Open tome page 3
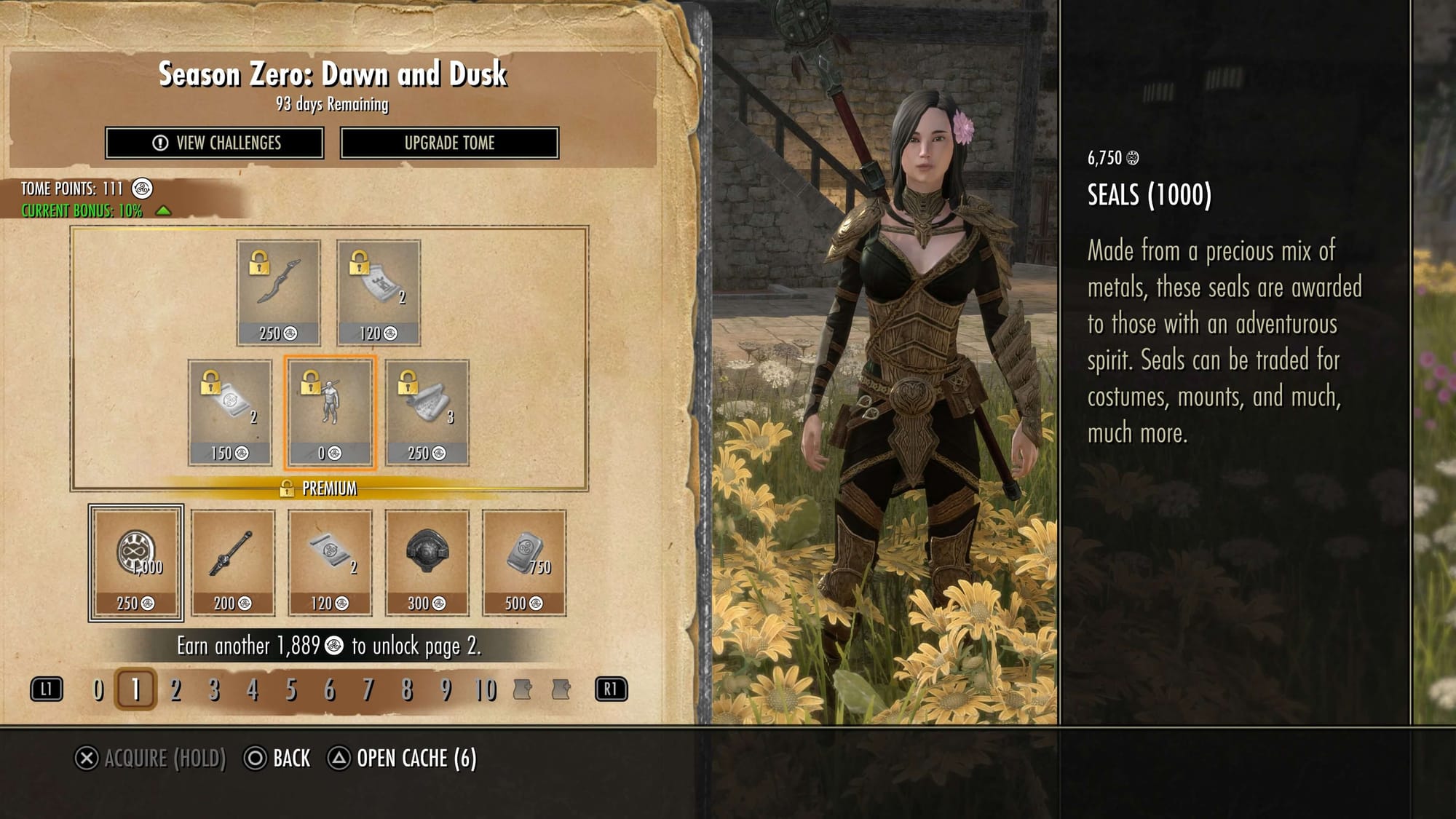This screenshot has width=1456, height=819. click(214, 689)
